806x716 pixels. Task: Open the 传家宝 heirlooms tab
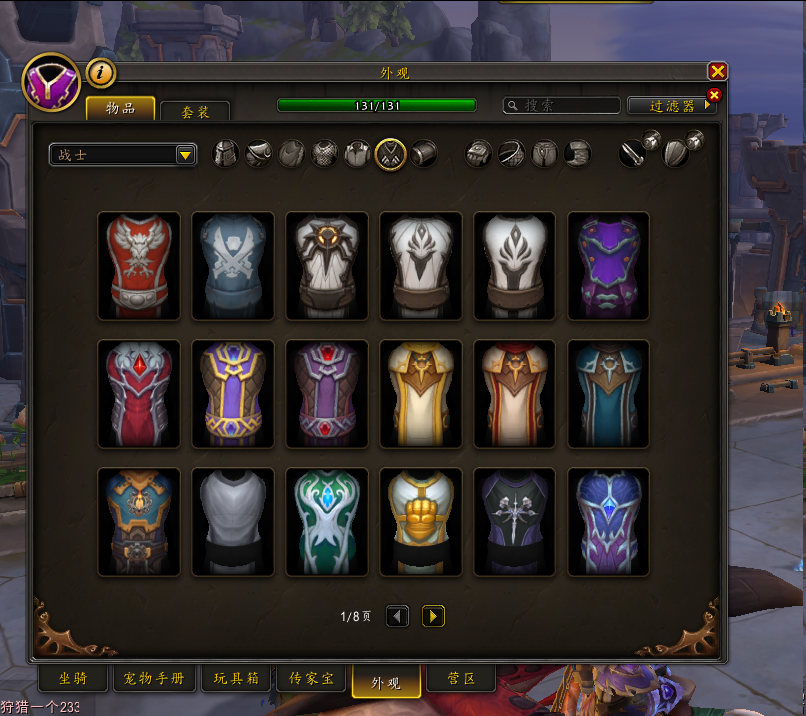click(x=311, y=680)
